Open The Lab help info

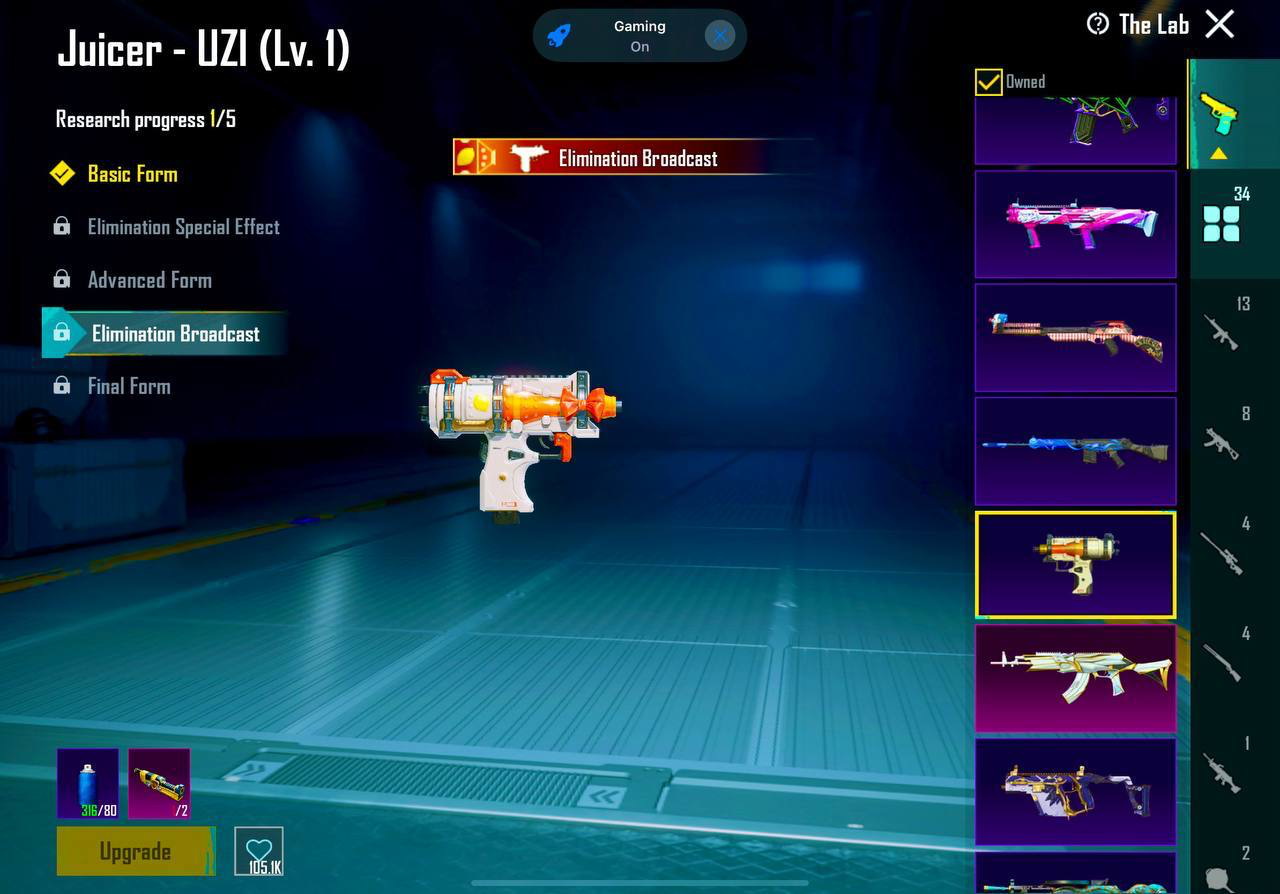[1098, 24]
